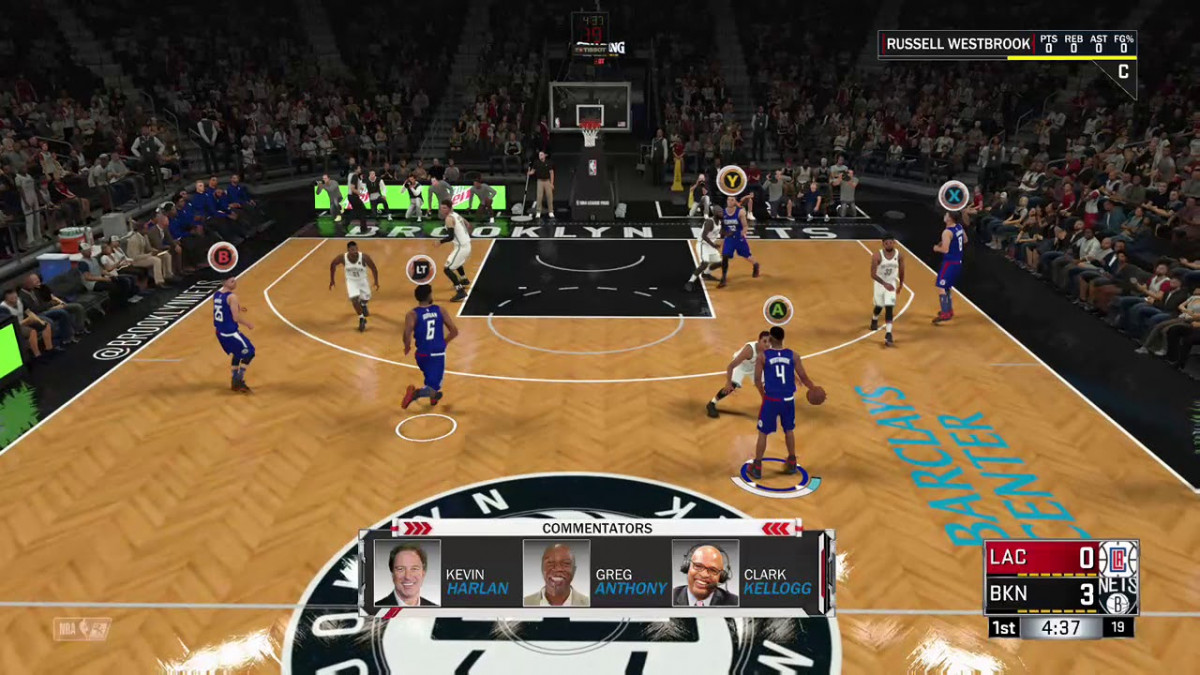Click Clark Kellogg's commentator portrait
Viewport: 1200px width, 675px height.
click(705, 573)
